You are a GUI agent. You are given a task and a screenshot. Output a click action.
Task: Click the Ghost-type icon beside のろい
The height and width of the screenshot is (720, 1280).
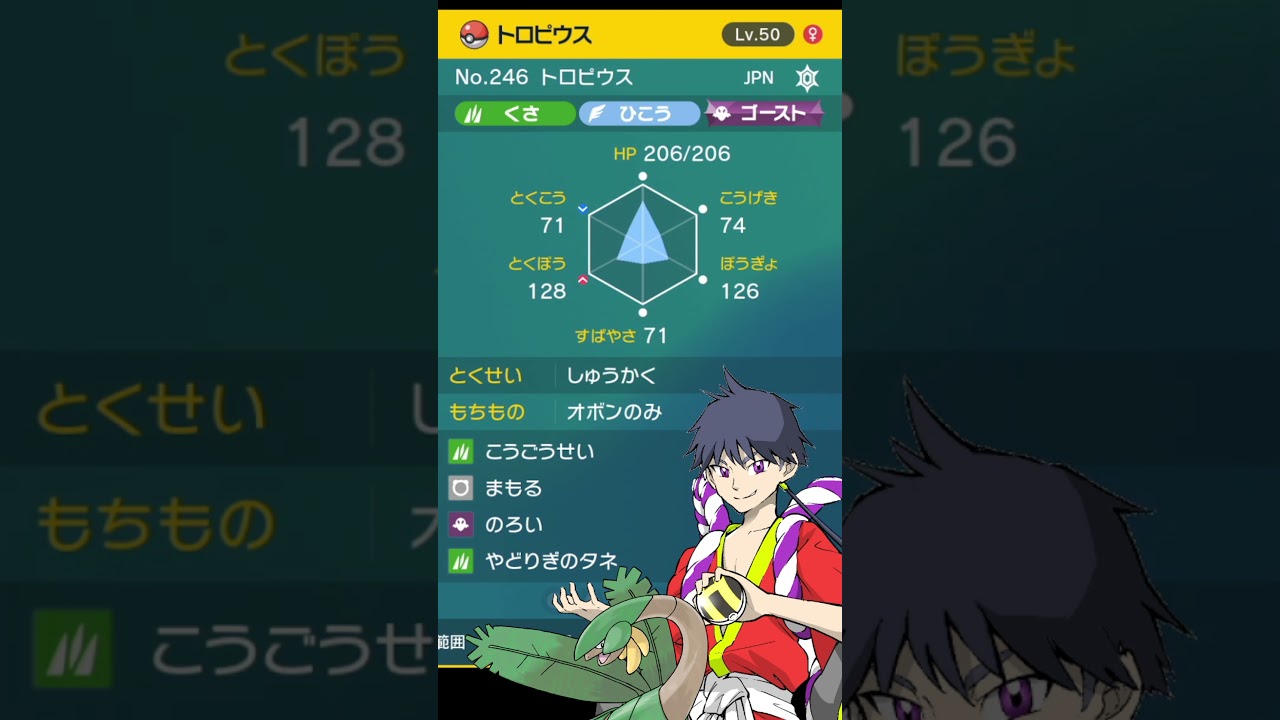[x=461, y=524]
